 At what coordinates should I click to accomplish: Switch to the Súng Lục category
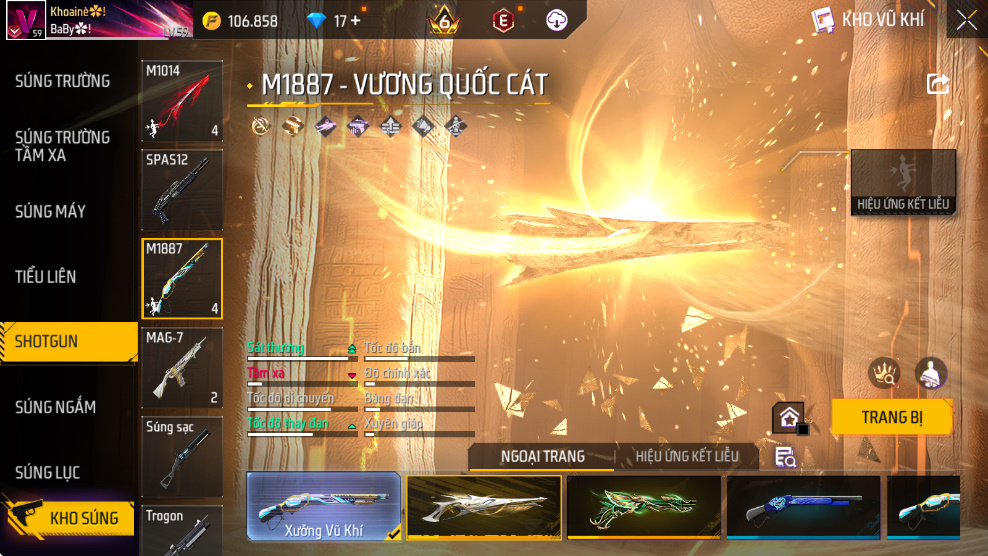[47, 472]
